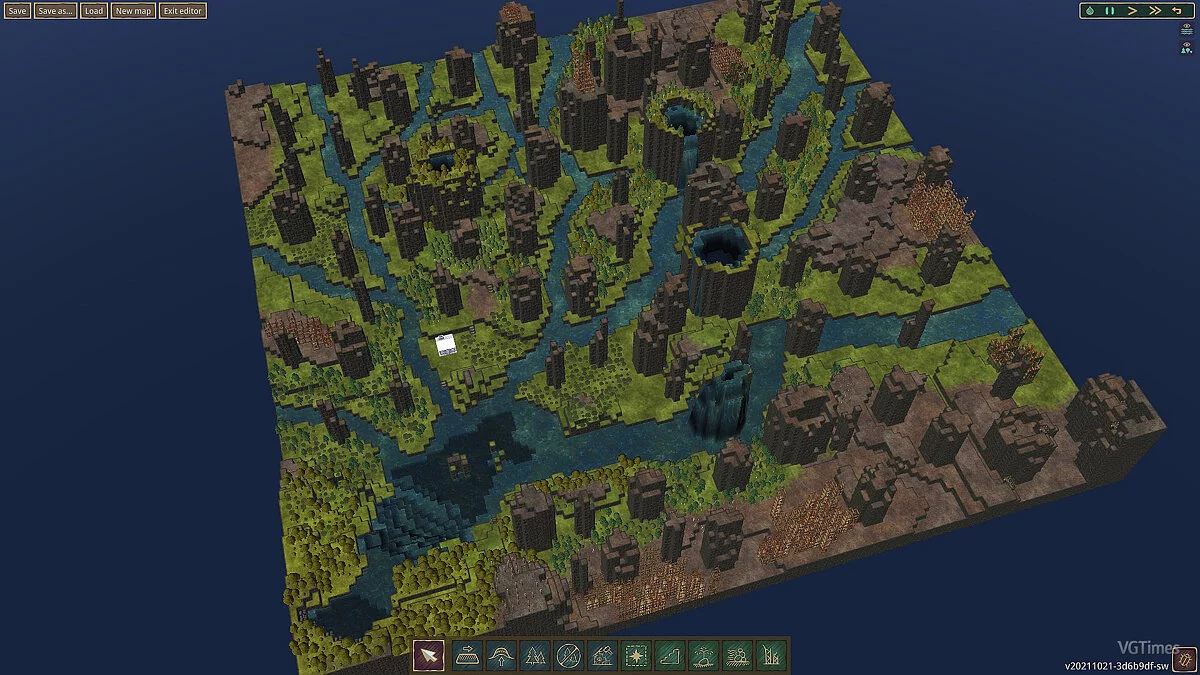Image resolution: width=1200 pixels, height=675 pixels.
Task: Open the Save as... dialog
Action: click(55, 11)
